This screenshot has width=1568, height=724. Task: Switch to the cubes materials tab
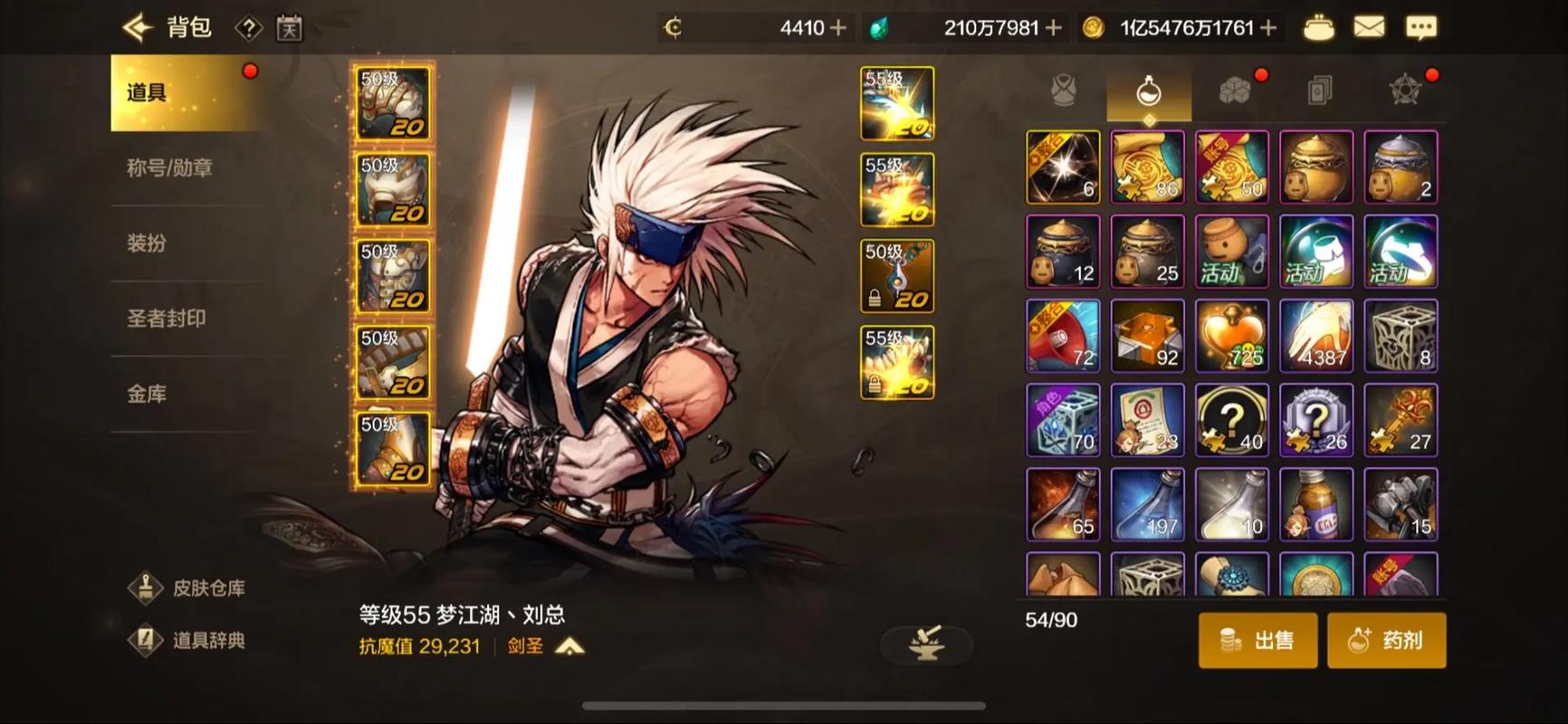pos(1234,91)
